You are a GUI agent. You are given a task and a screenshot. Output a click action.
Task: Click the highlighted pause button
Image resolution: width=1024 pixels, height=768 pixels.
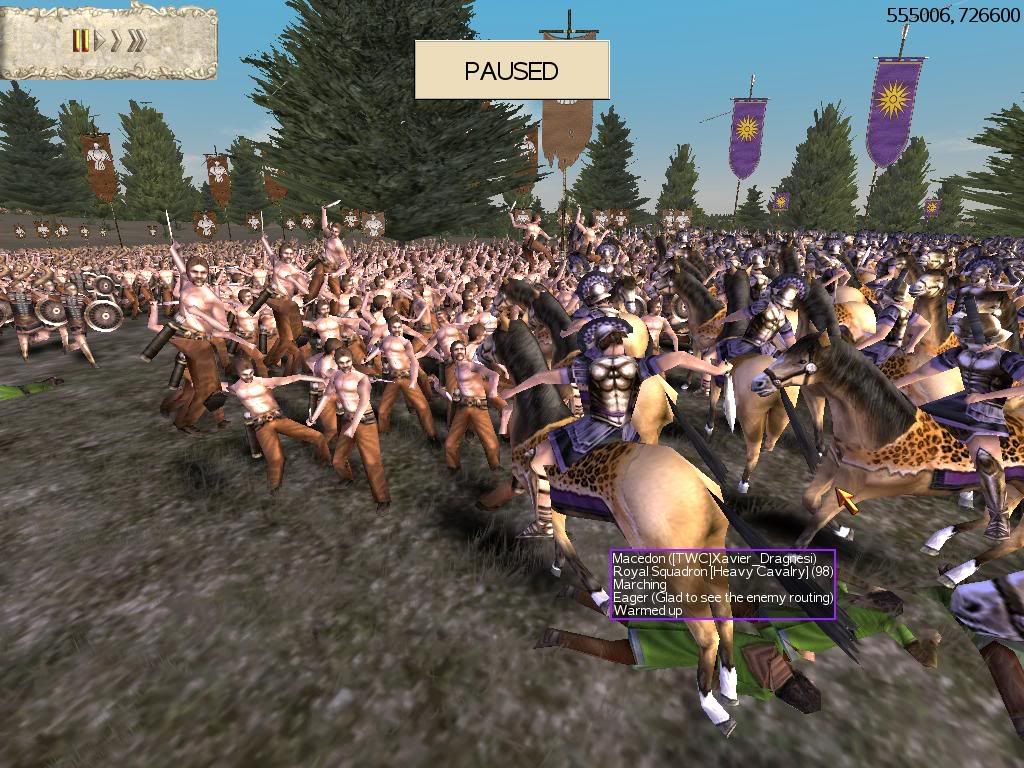(x=81, y=41)
